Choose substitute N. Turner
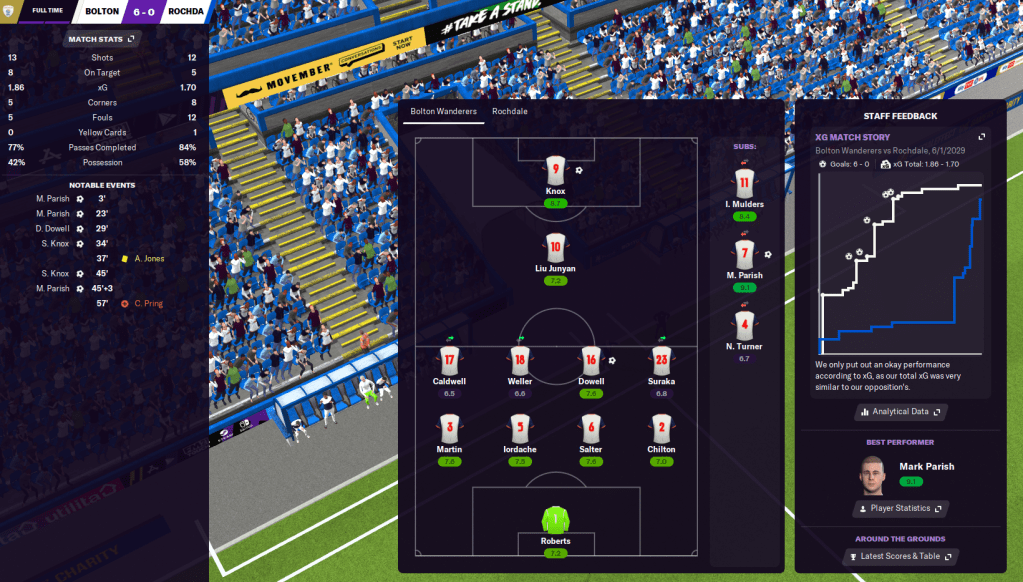Screen dimensions: 1023x582 (x=743, y=325)
